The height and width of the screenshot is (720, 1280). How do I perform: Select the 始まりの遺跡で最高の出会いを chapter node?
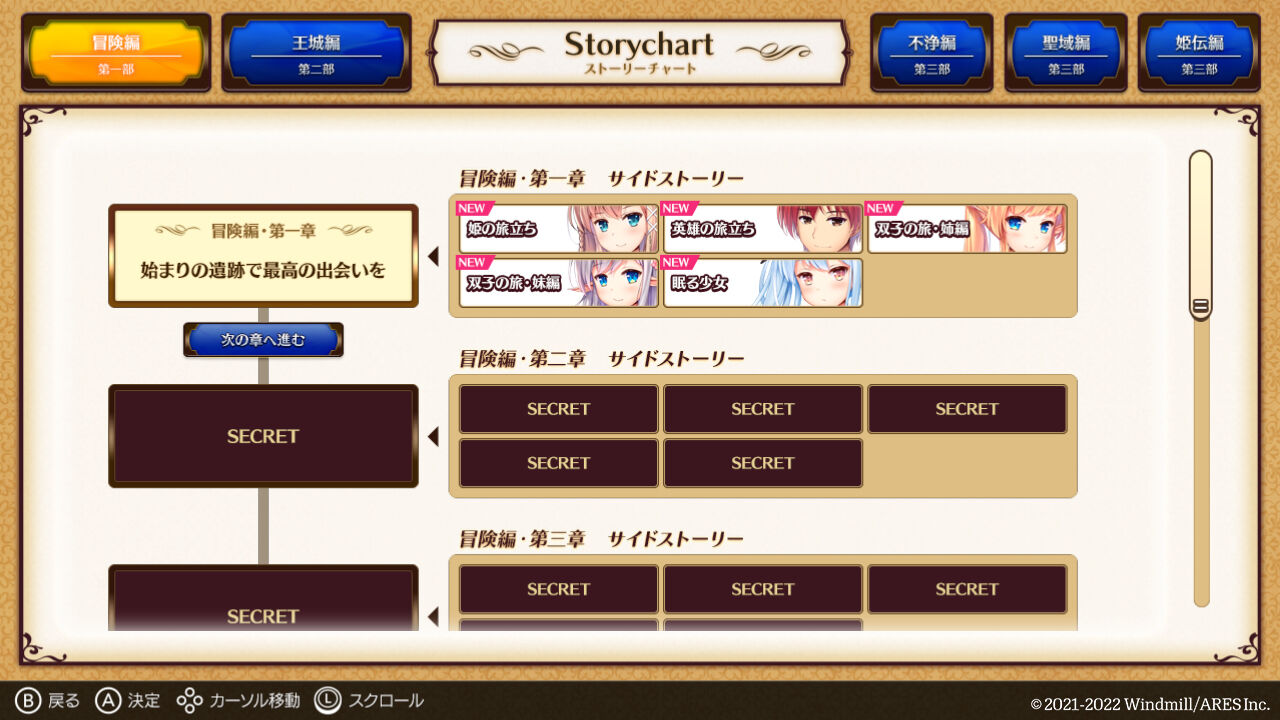click(263, 255)
